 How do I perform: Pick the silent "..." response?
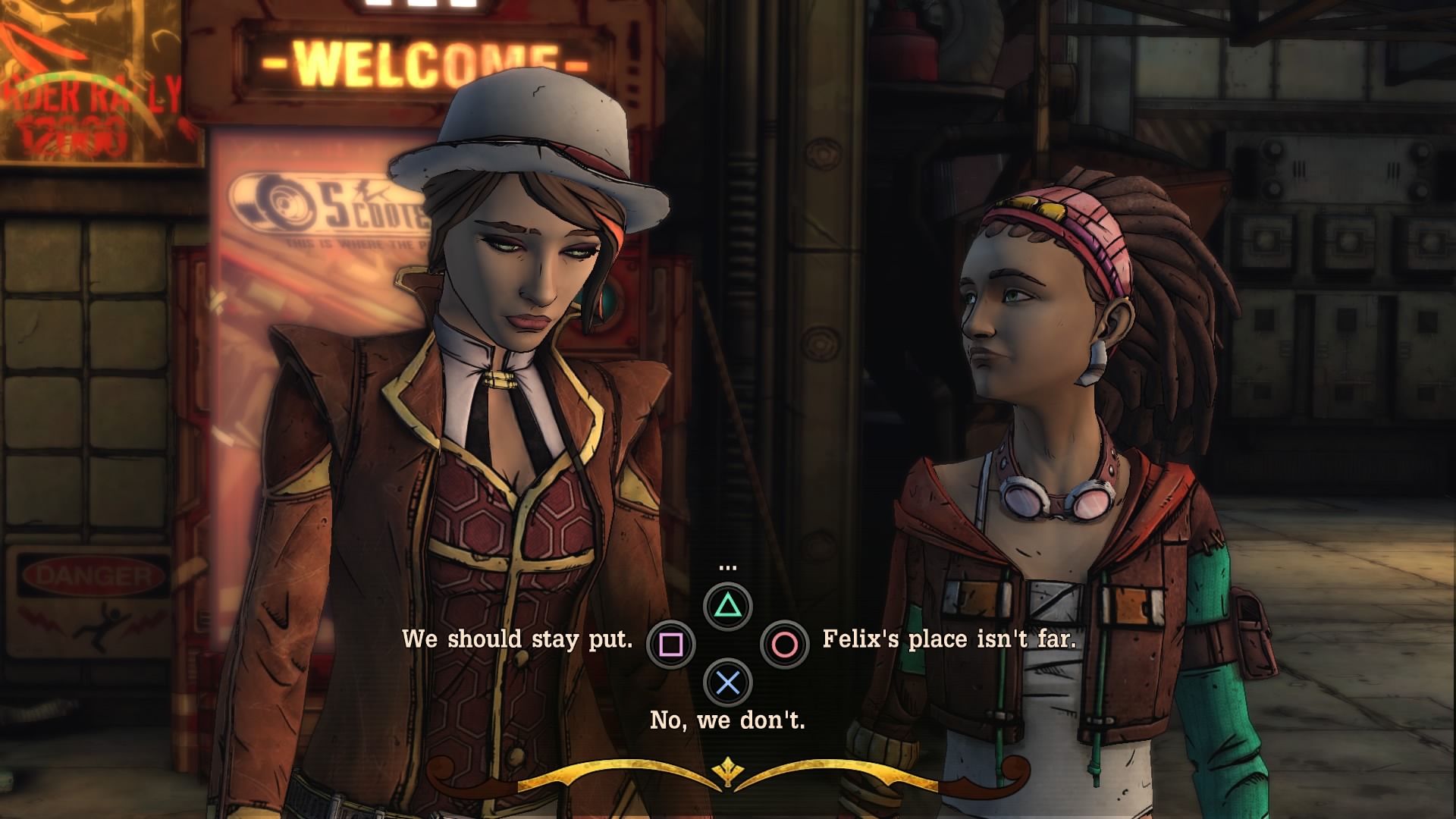click(x=728, y=605)
